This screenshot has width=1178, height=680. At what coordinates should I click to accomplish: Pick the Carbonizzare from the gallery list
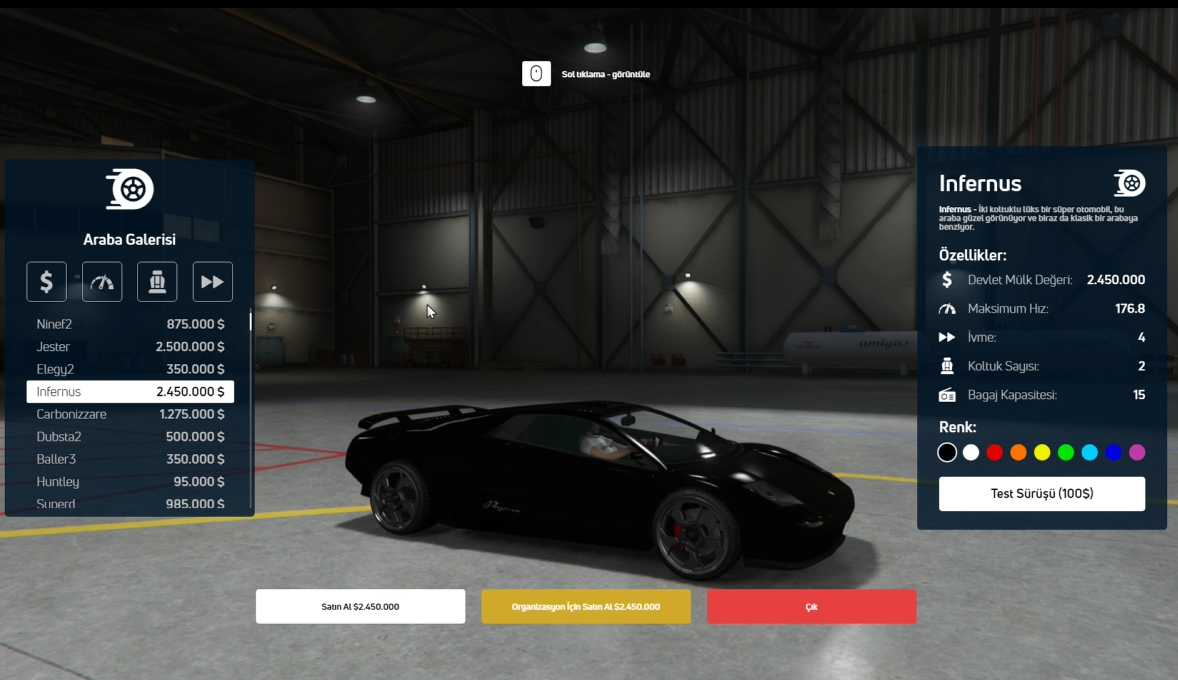(x=130, y=414)
